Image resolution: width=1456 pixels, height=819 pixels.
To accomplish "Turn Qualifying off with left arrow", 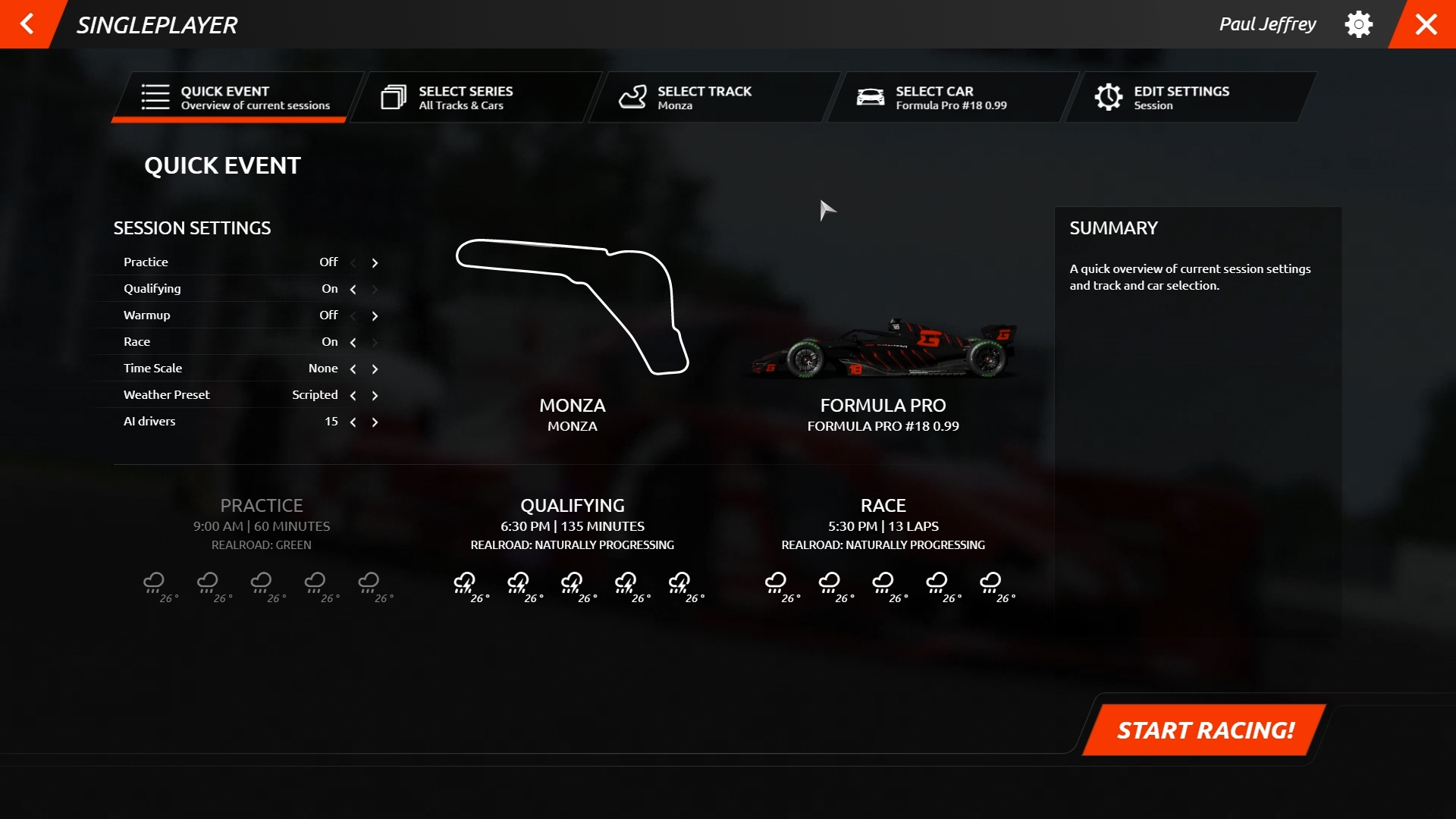I will click(353, 290).
